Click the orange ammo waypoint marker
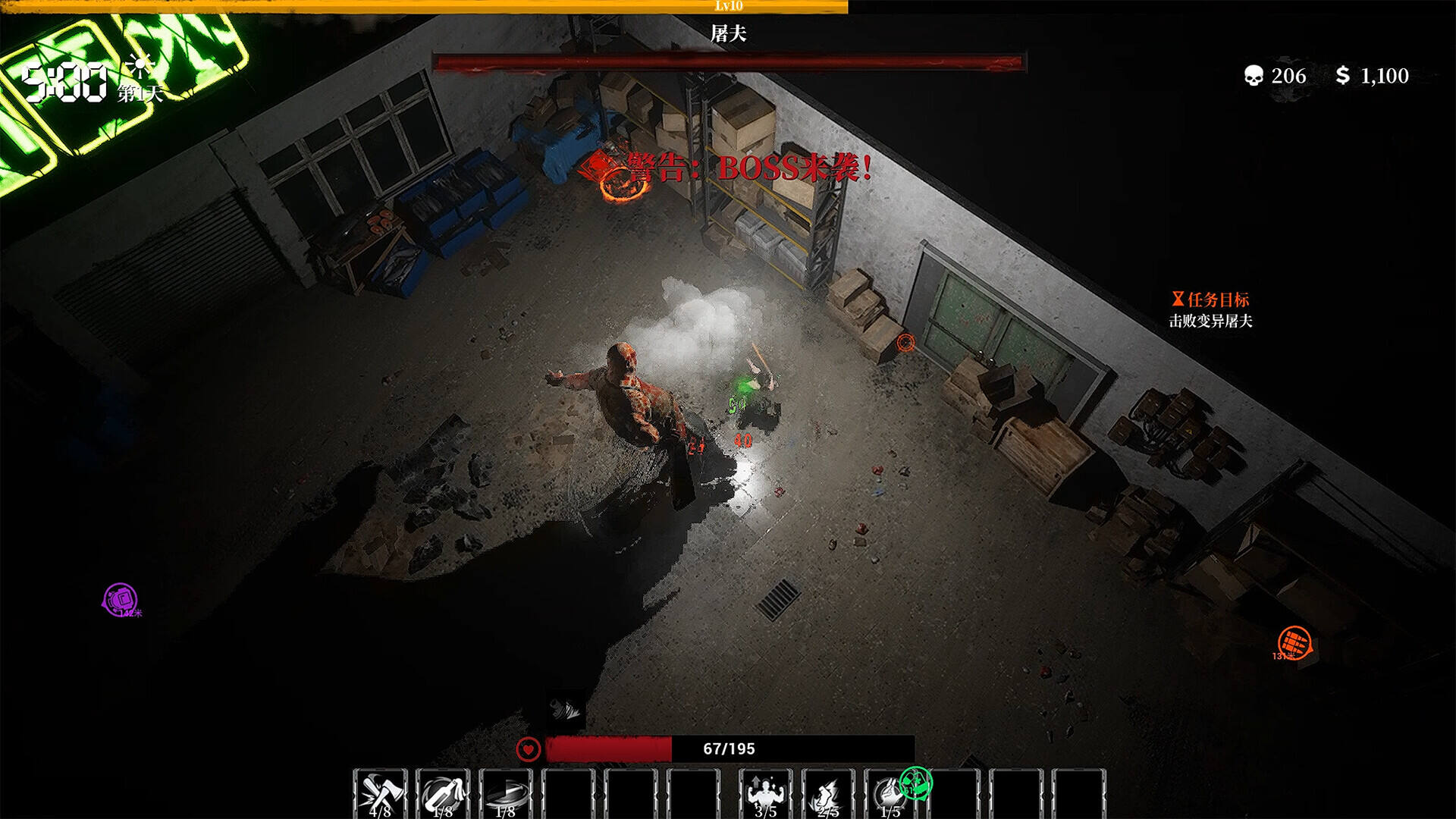1456x819 pixels. point(1294,643)
